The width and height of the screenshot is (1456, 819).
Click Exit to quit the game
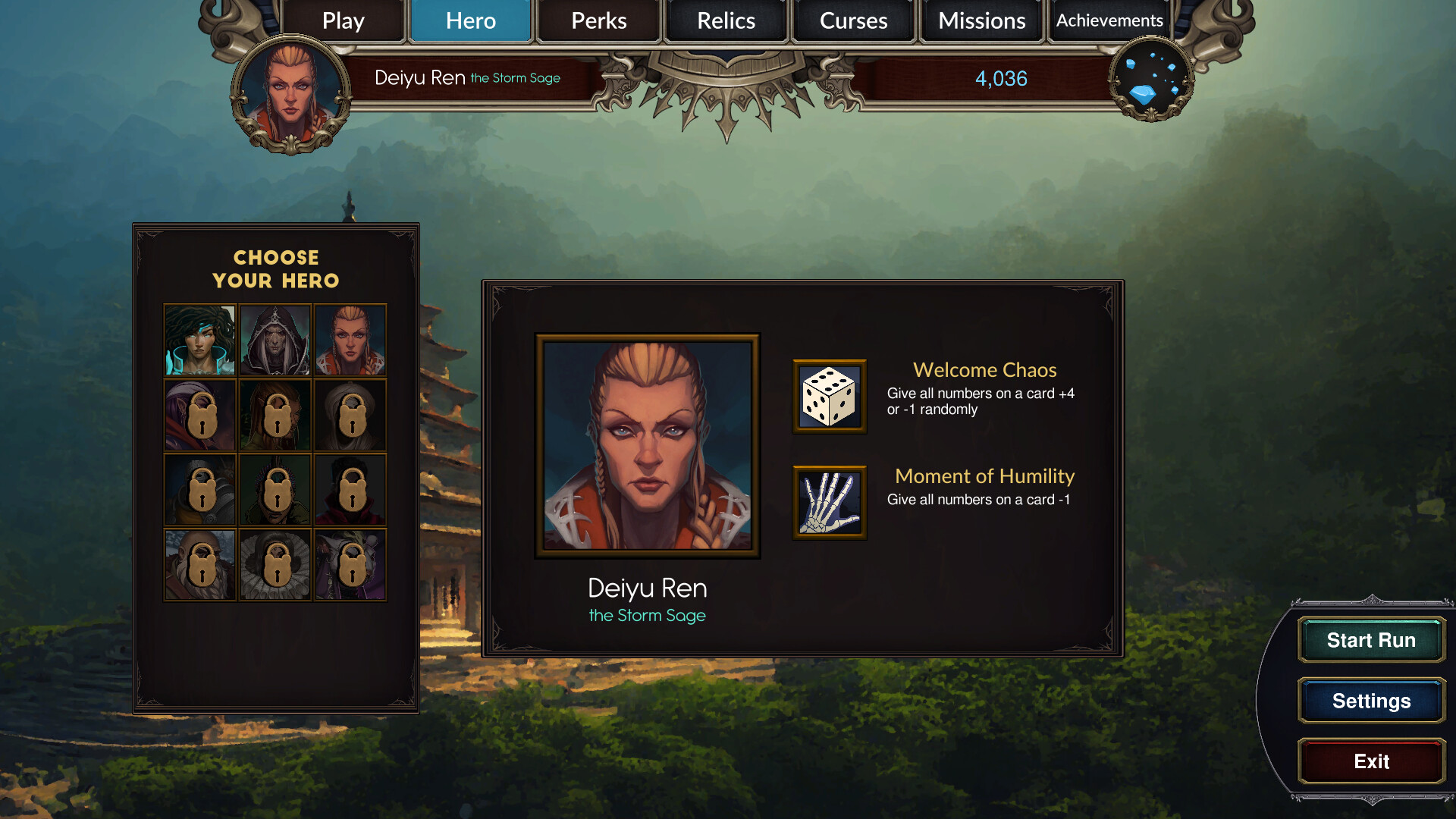pyautogui.click(x=1370, y=761)
